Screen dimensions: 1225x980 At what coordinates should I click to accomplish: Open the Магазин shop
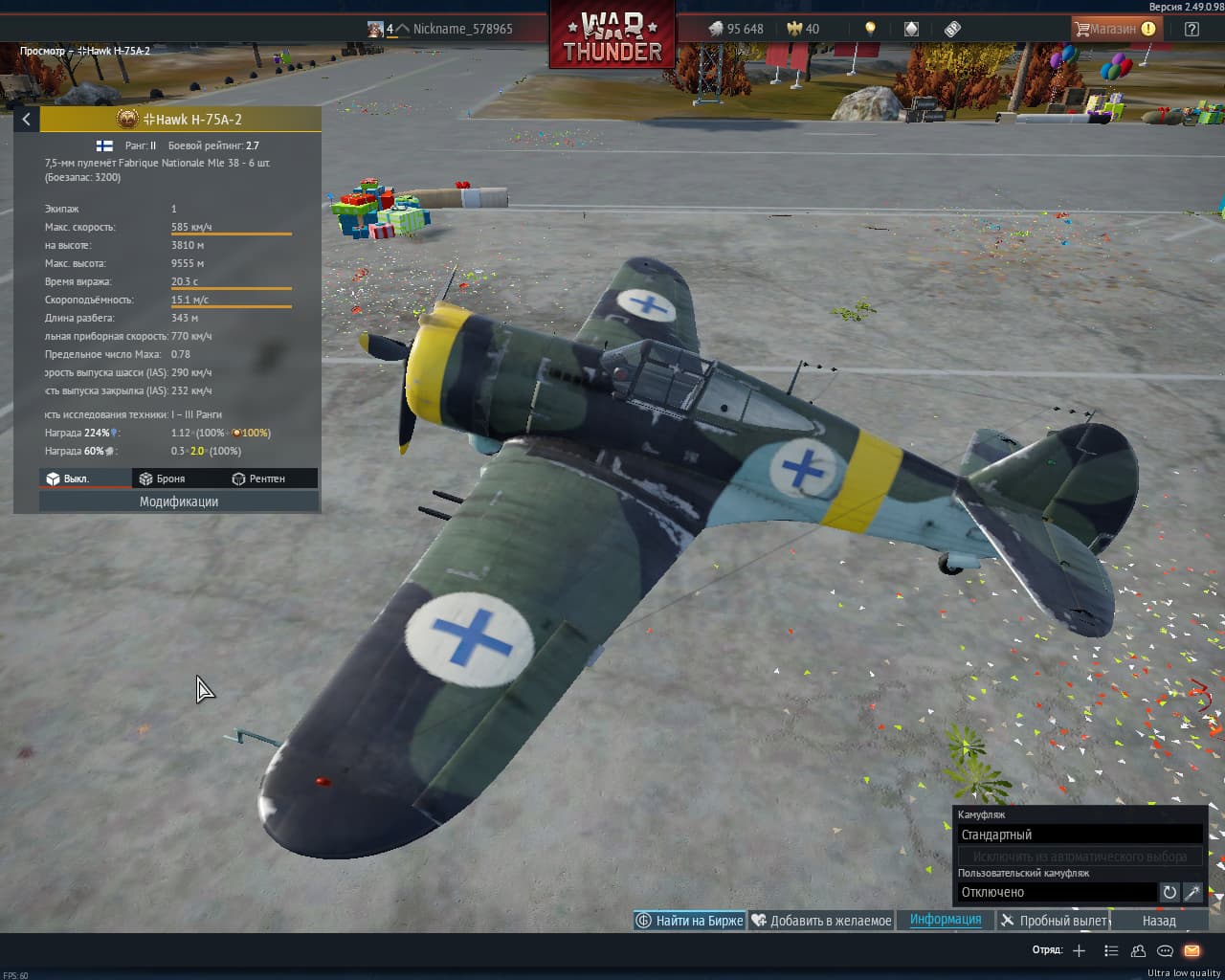point(1115,29)
